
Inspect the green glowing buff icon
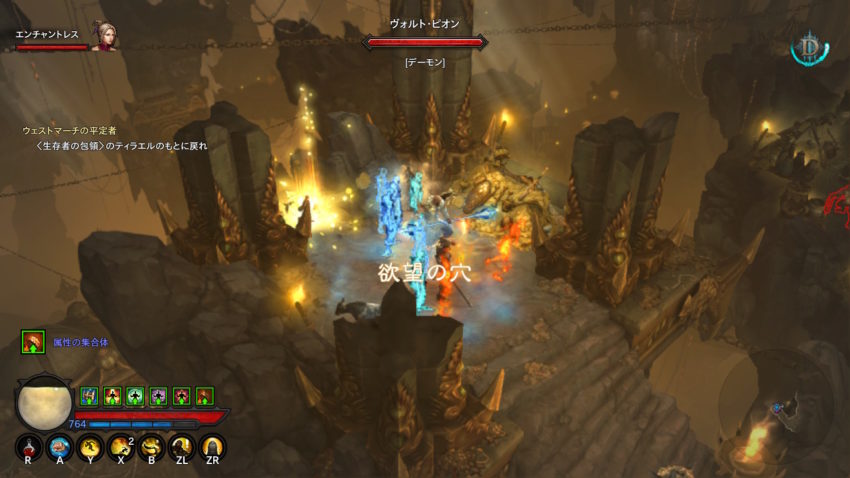click(x=135, y=396)
